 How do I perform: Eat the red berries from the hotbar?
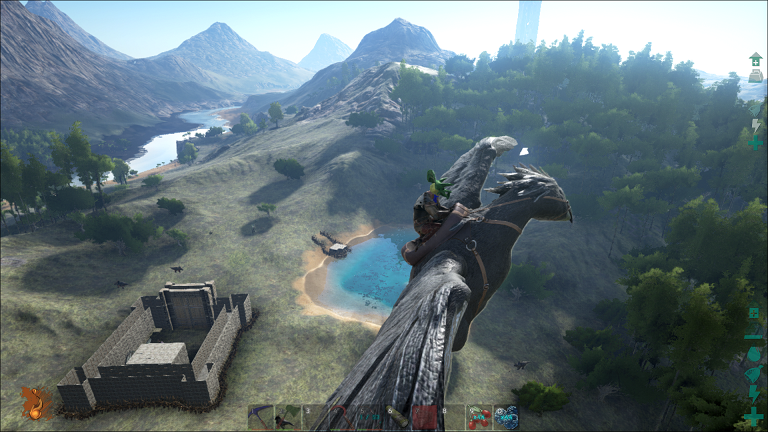[x=480, y=417]
